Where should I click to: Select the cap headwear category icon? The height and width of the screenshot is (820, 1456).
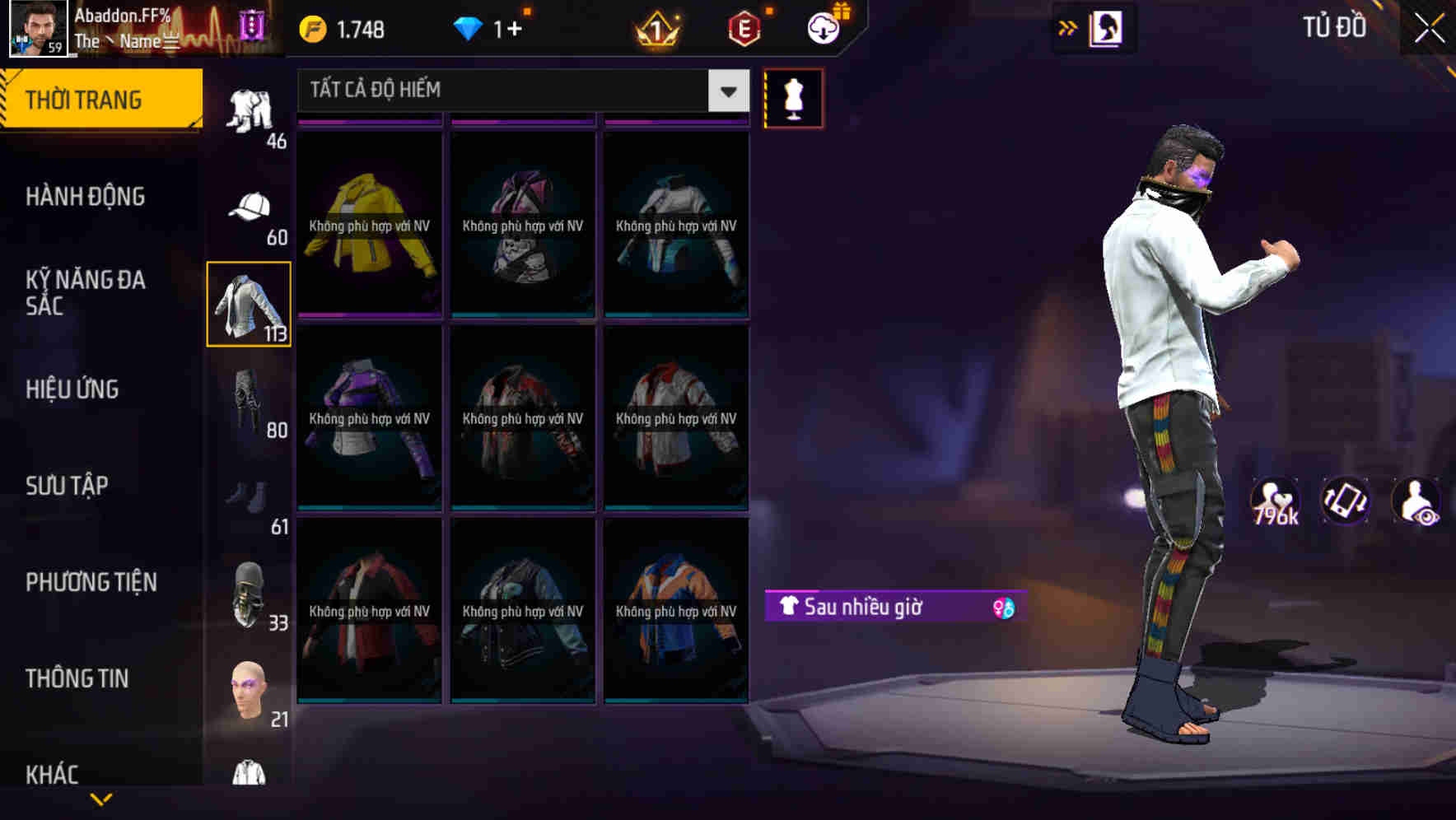pos(250,207)
